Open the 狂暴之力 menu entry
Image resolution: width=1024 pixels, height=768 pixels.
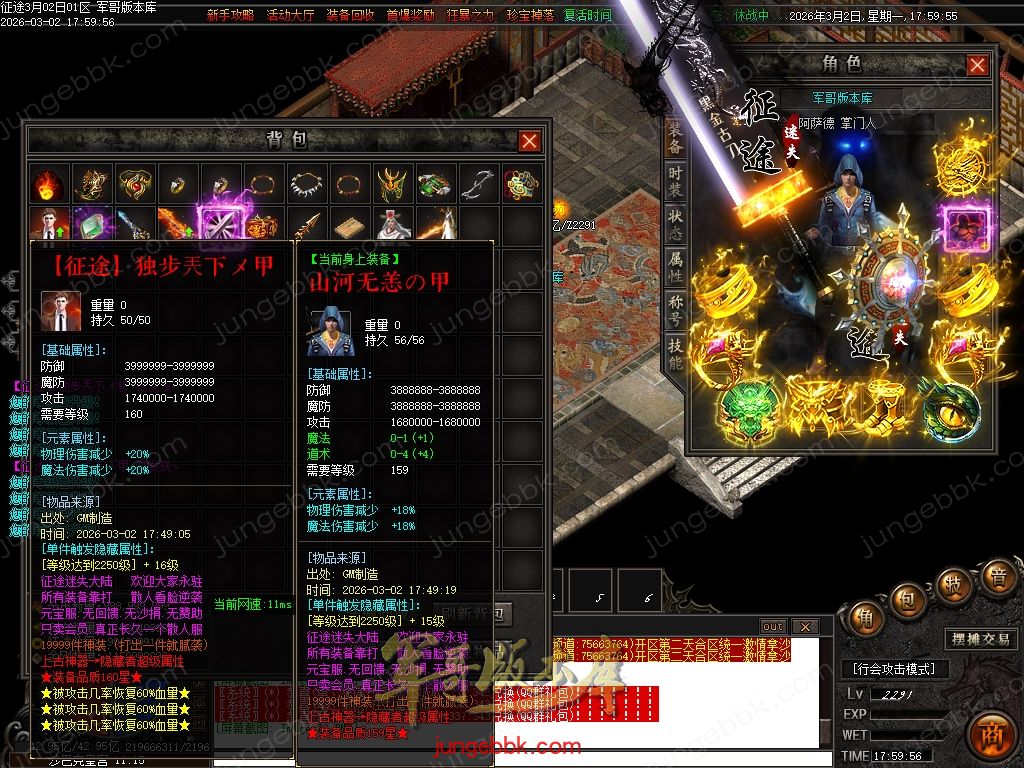(x=469, y=16)
